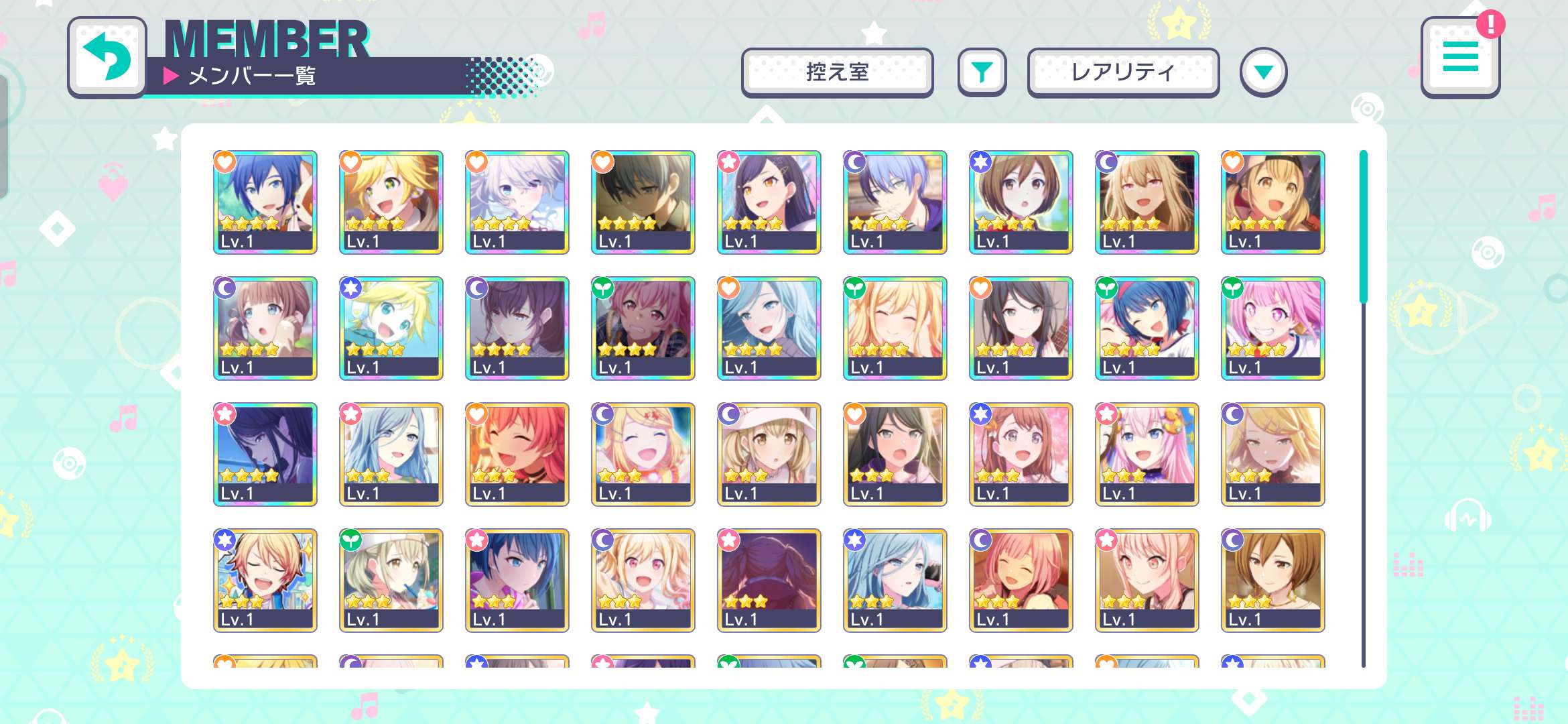Toggle sort order with the down-arrow button

tap(1263, 72)
